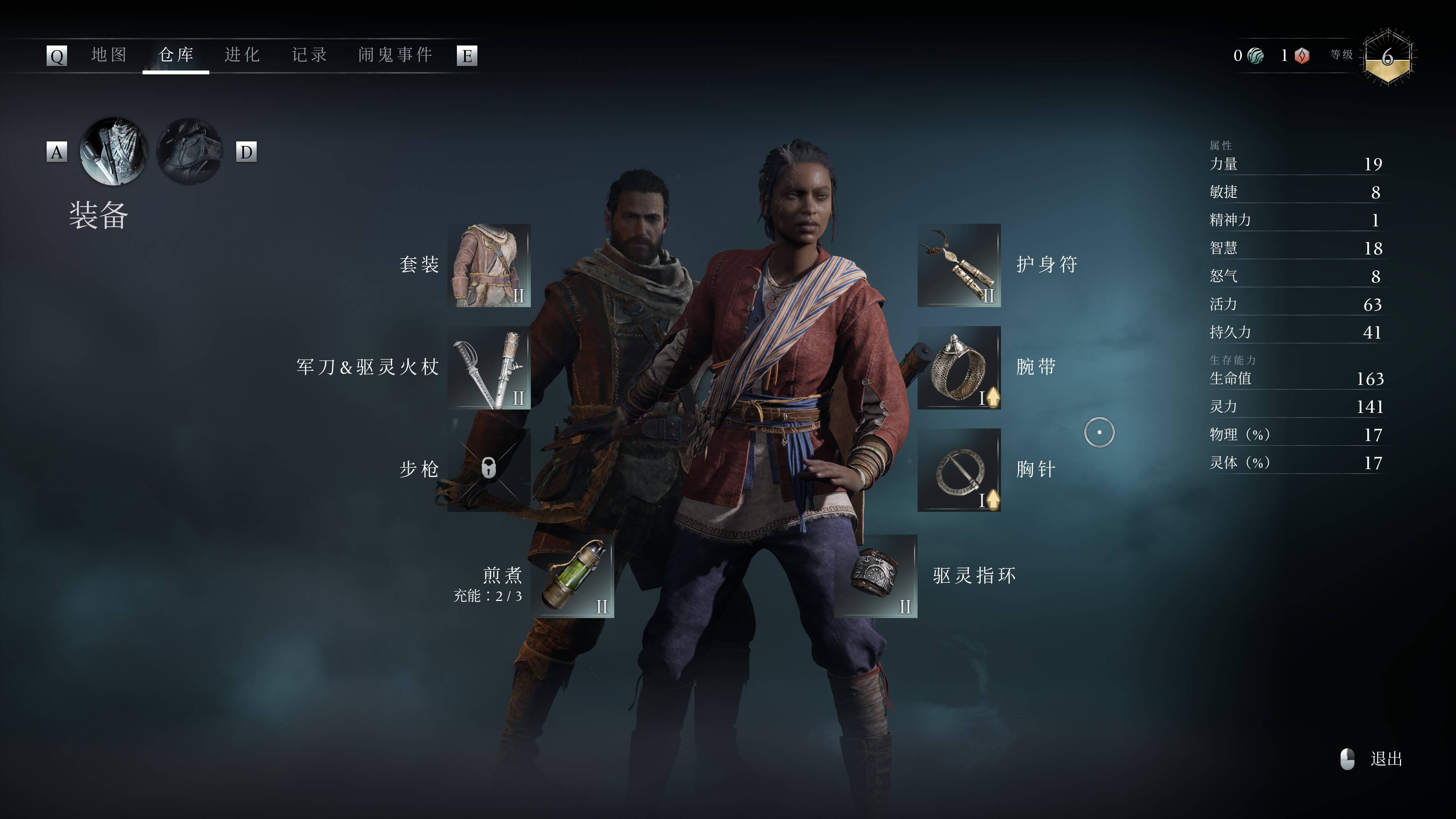This screenshot has width=1456, height=819.
Task: Select the 护身符 amulet slot
Action: 959,265
